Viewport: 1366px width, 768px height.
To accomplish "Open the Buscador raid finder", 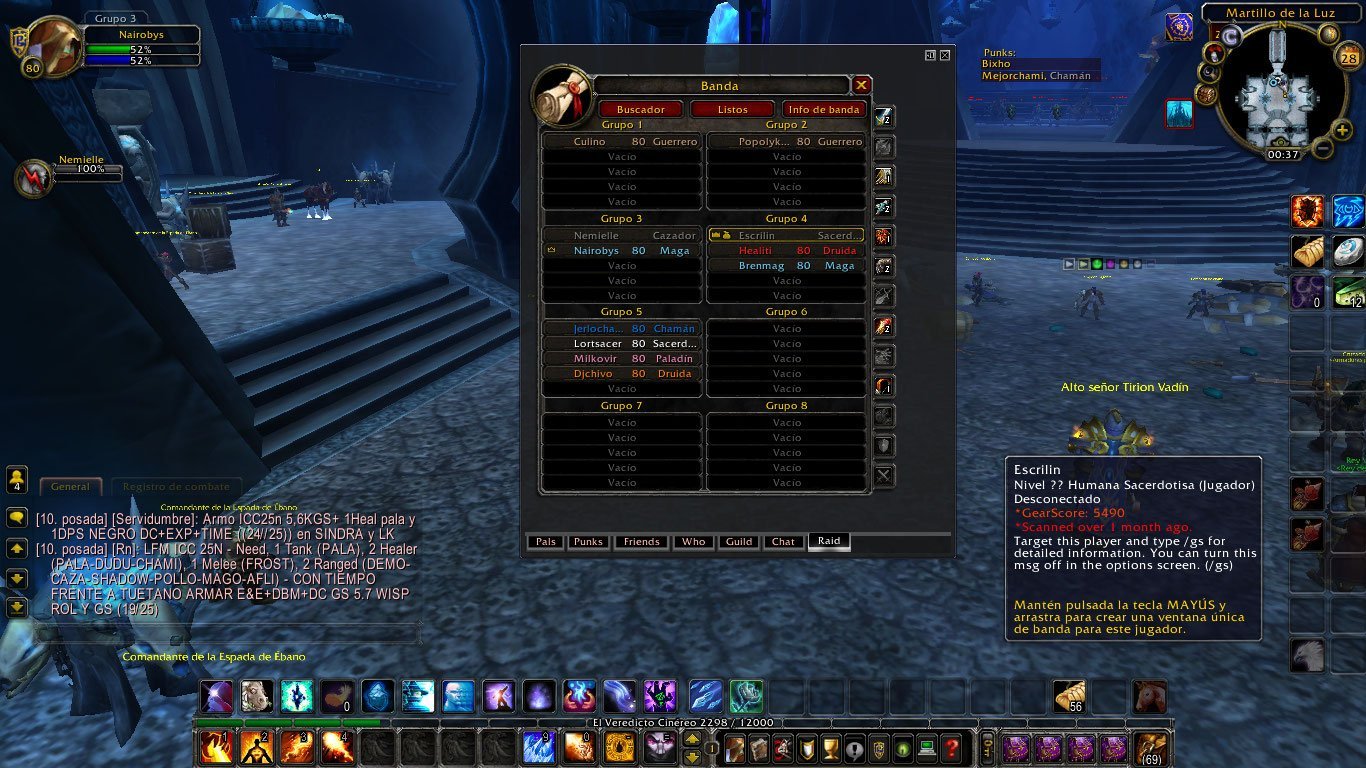I will click(641, 109).
